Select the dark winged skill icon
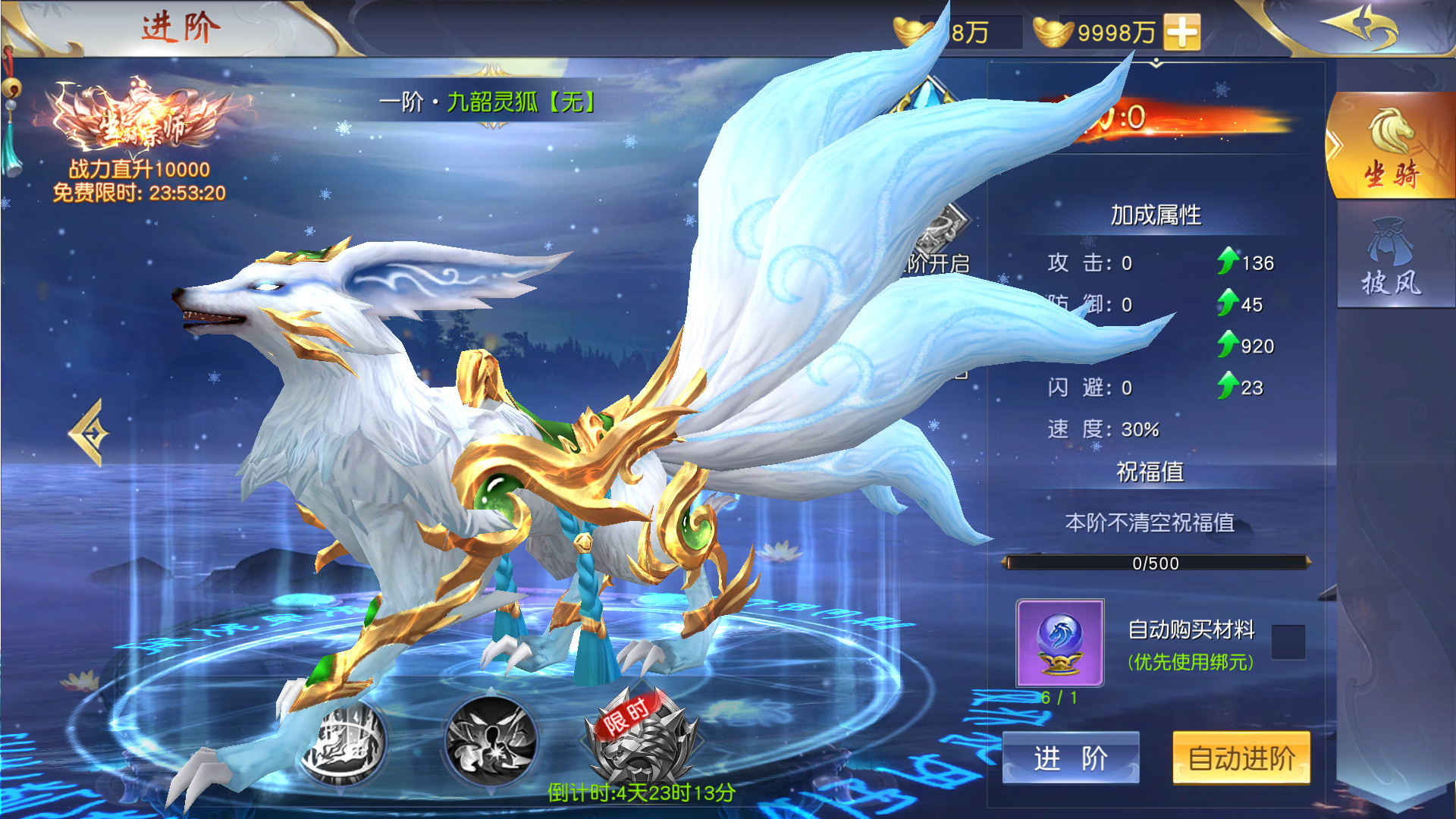Screen dimensions: 1456x819 (491, 741)
